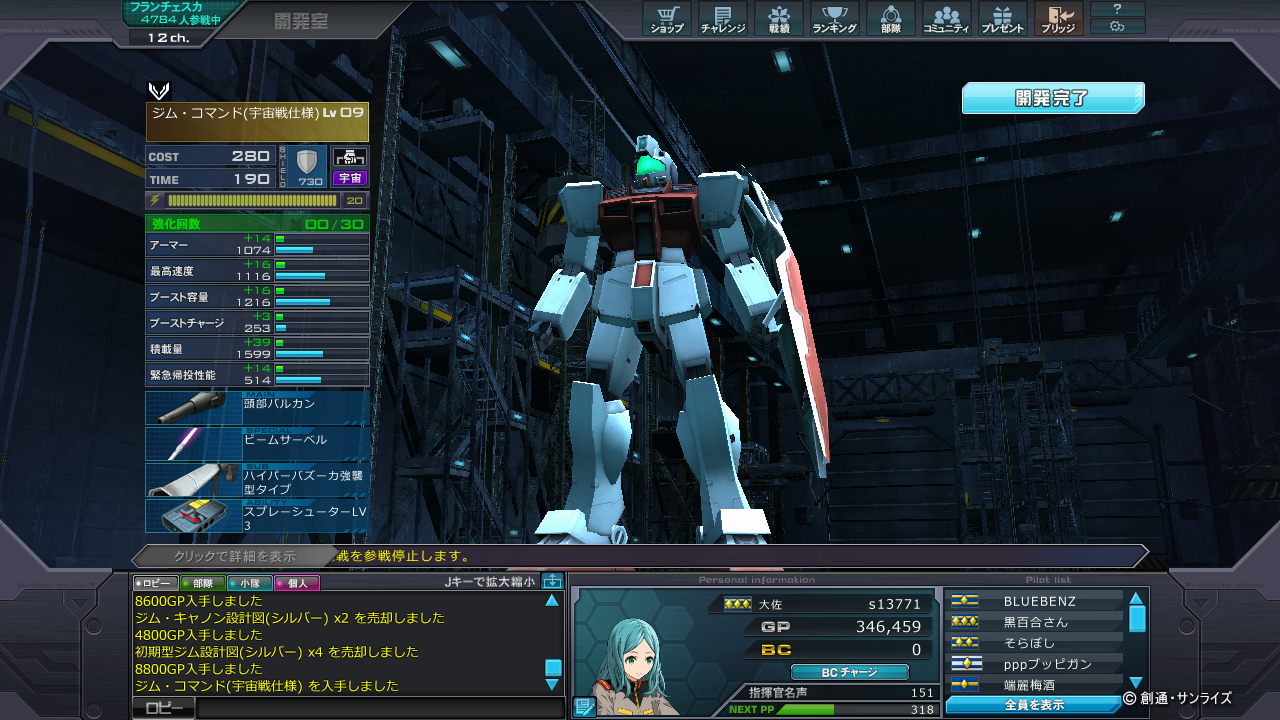The width and height of the screenshot is (1280, 720).
Task: Open the ショップ shop menu
Action: [667, 19]
